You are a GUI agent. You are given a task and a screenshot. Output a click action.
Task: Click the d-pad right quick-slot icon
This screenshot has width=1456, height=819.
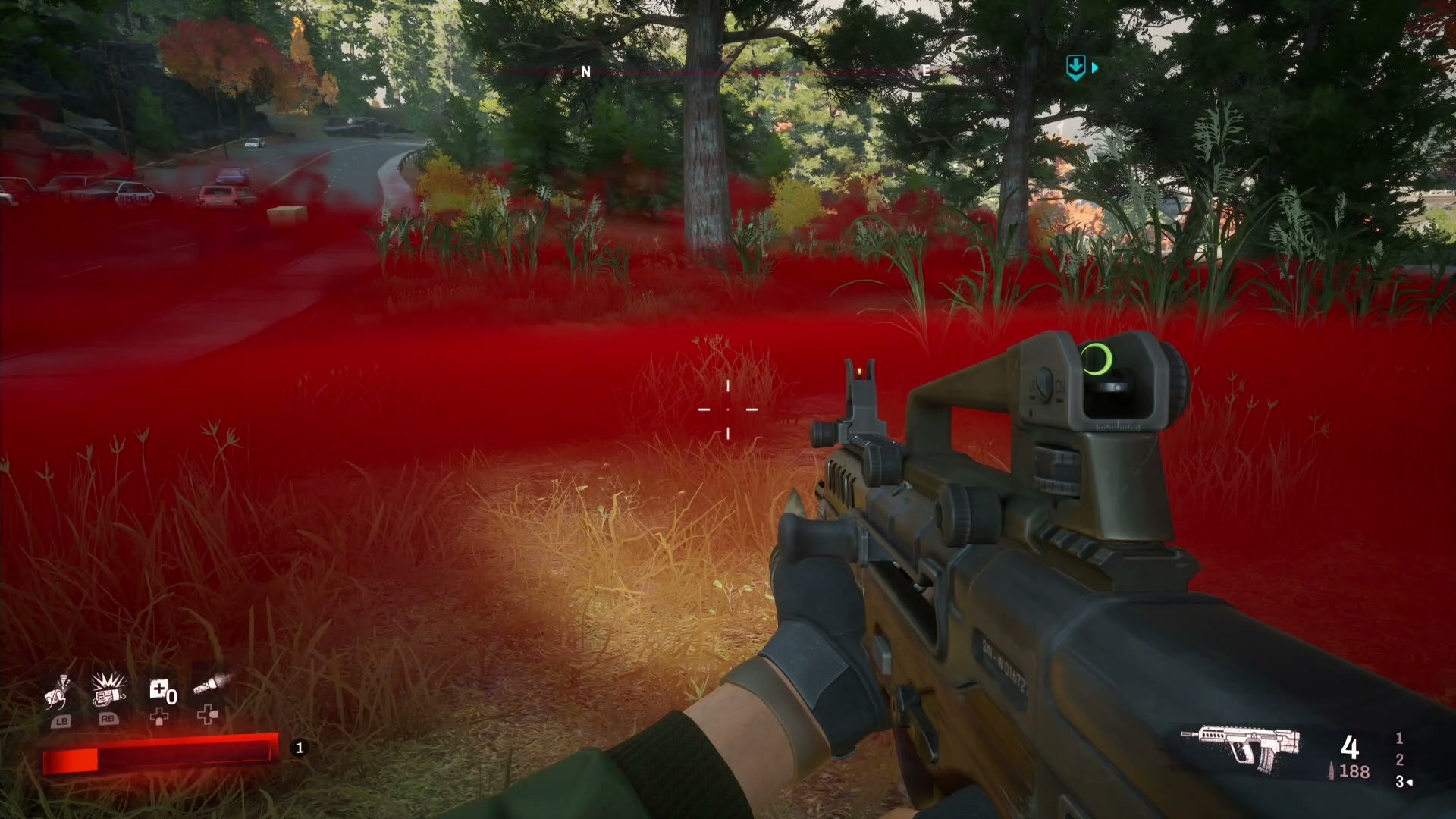point(206,716)
